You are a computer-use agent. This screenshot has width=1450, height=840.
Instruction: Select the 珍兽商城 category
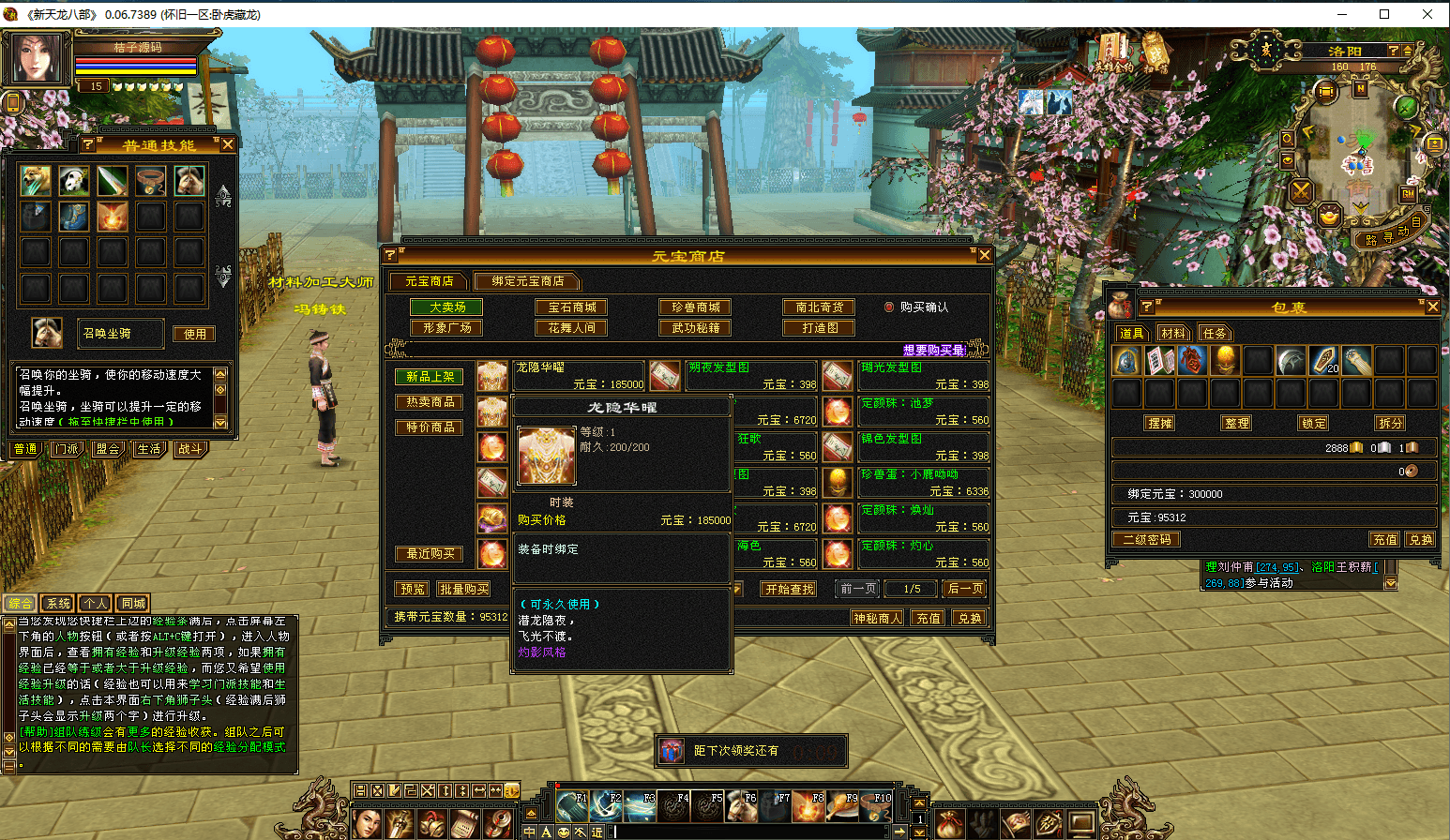(696, 307)
